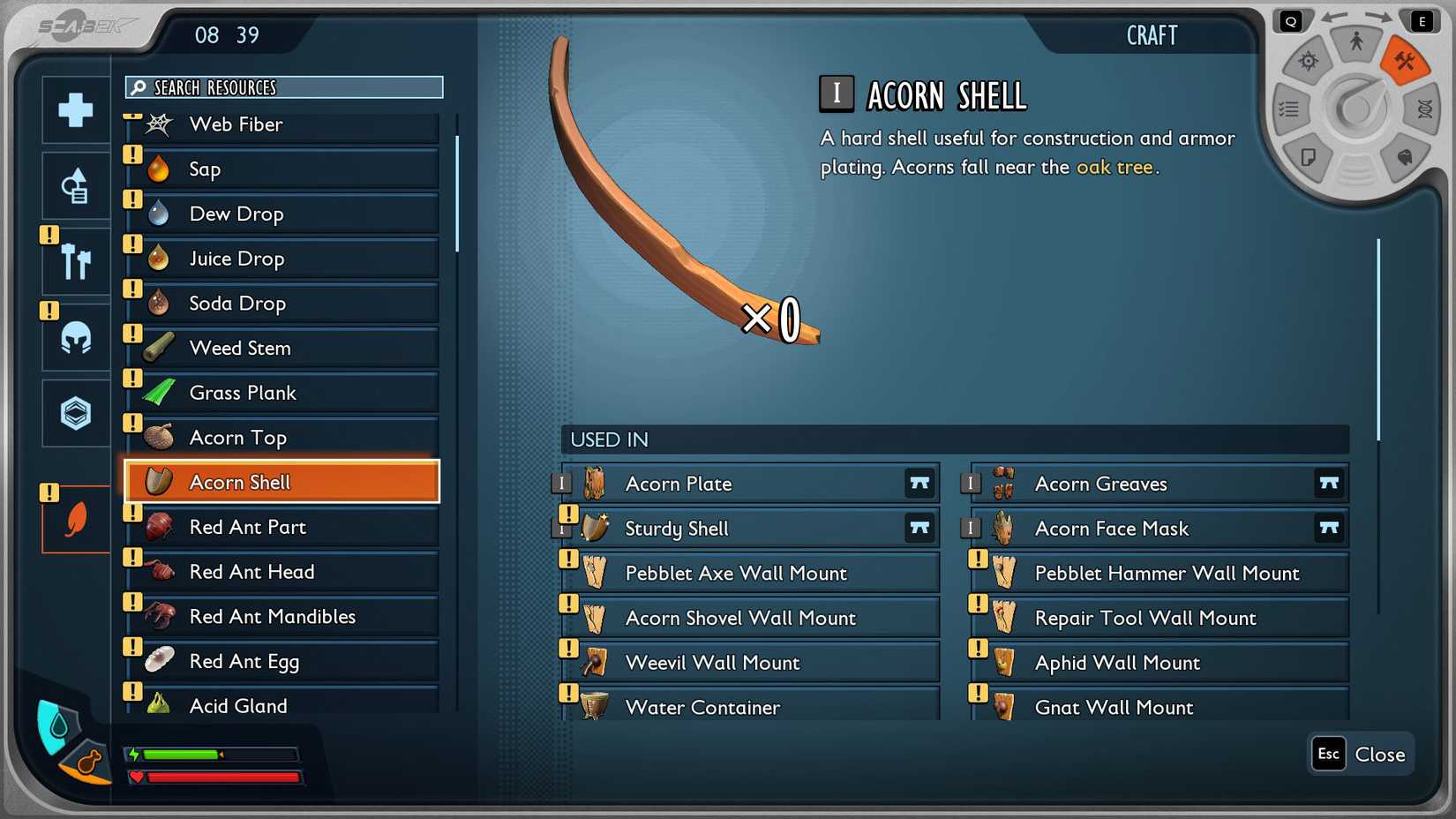View the Sturdy Shell recipe

[x=750, y=529]
